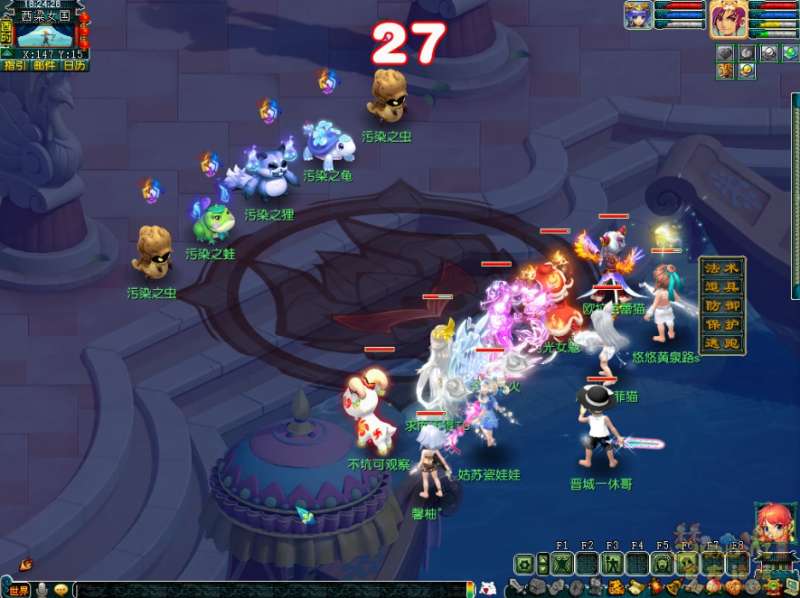Viewport: 800px width, 598px height.
Task: Open the 邮件 mail button
Action: [x=44, y=66]
